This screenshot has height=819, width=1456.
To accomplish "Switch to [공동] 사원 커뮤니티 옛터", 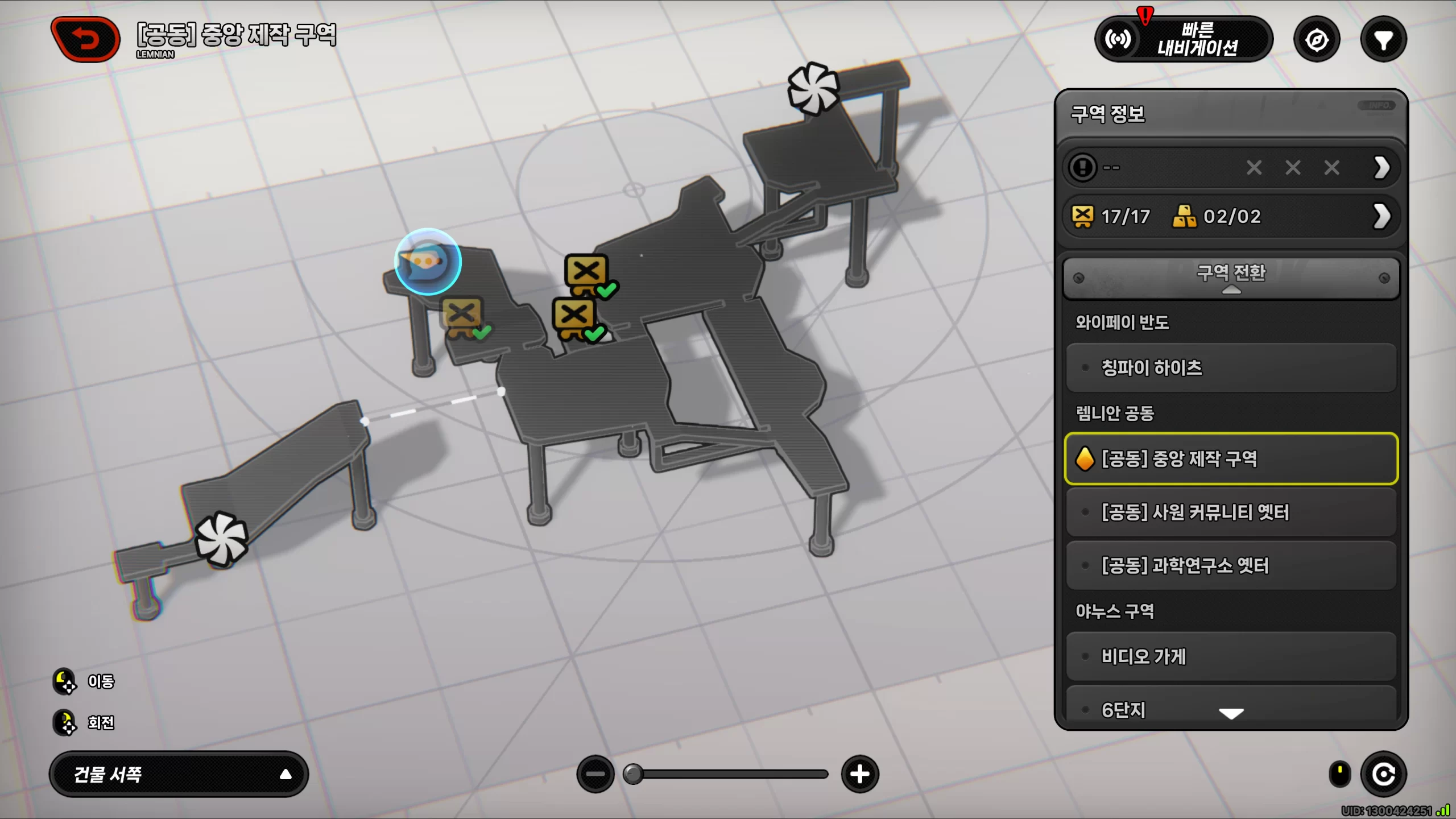I will point(1231,512).
